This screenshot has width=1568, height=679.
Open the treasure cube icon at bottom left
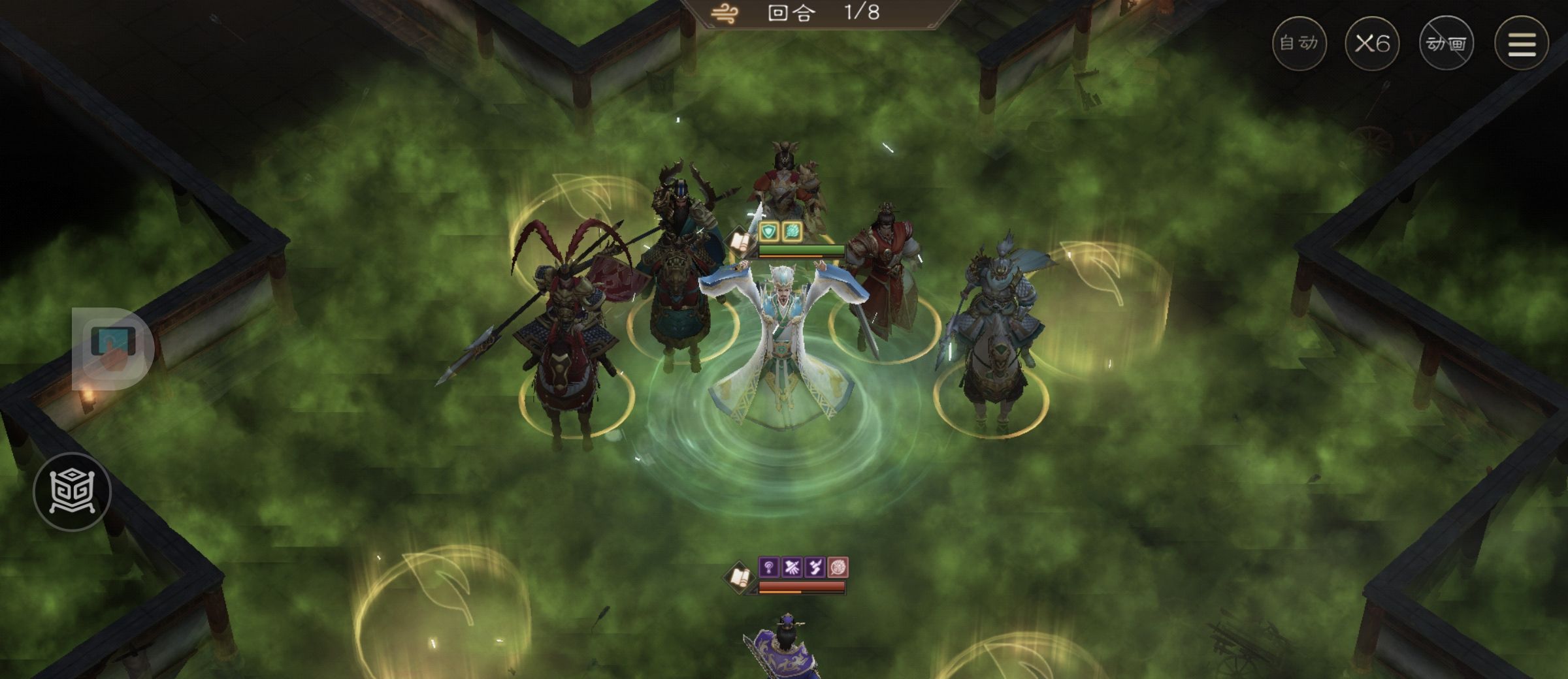(74, 490)
